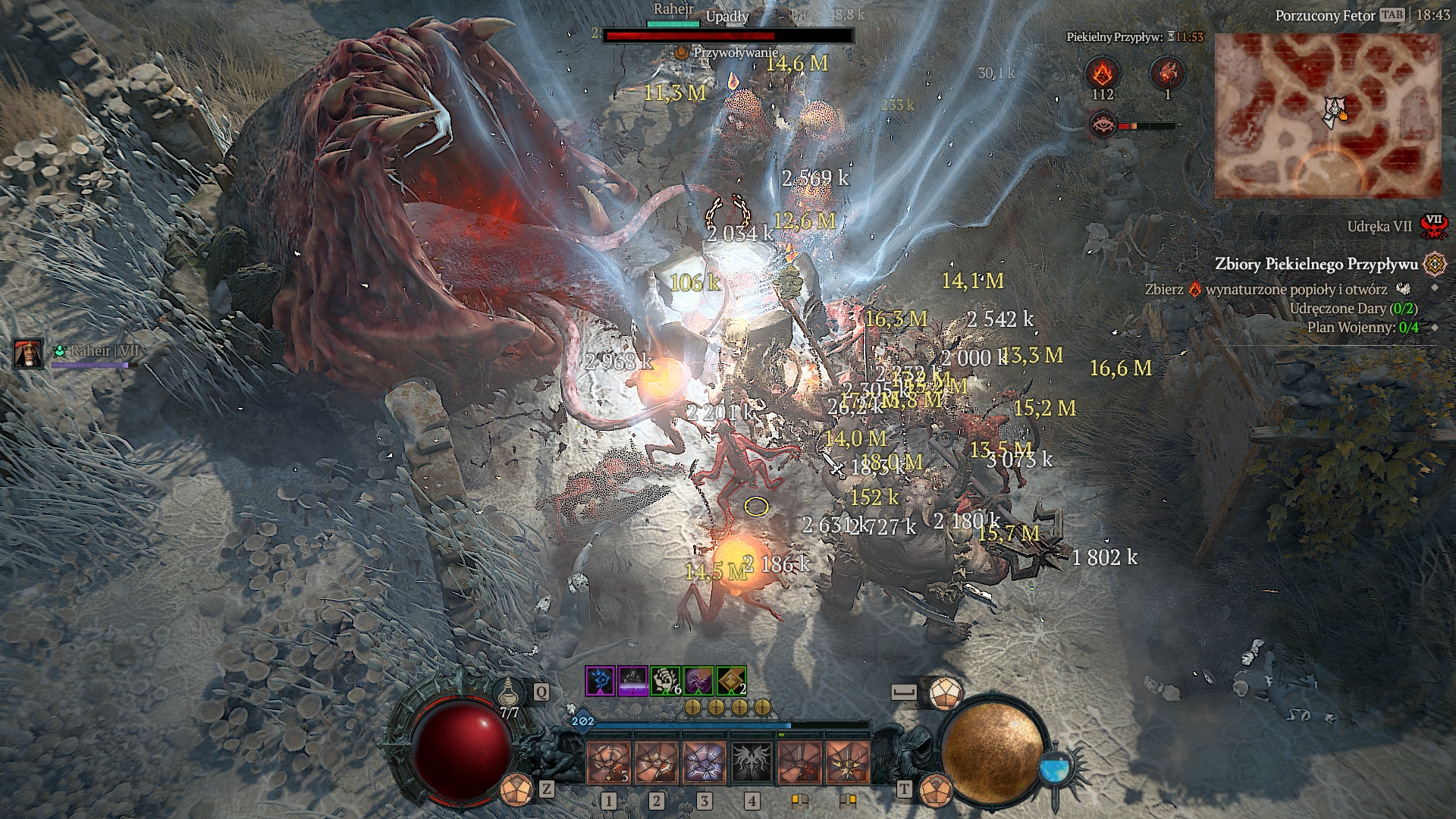Viewport: 1456px width, 819px height.
Task: Inspect the blue rune buff icon
Action: [x=600, y=681]
